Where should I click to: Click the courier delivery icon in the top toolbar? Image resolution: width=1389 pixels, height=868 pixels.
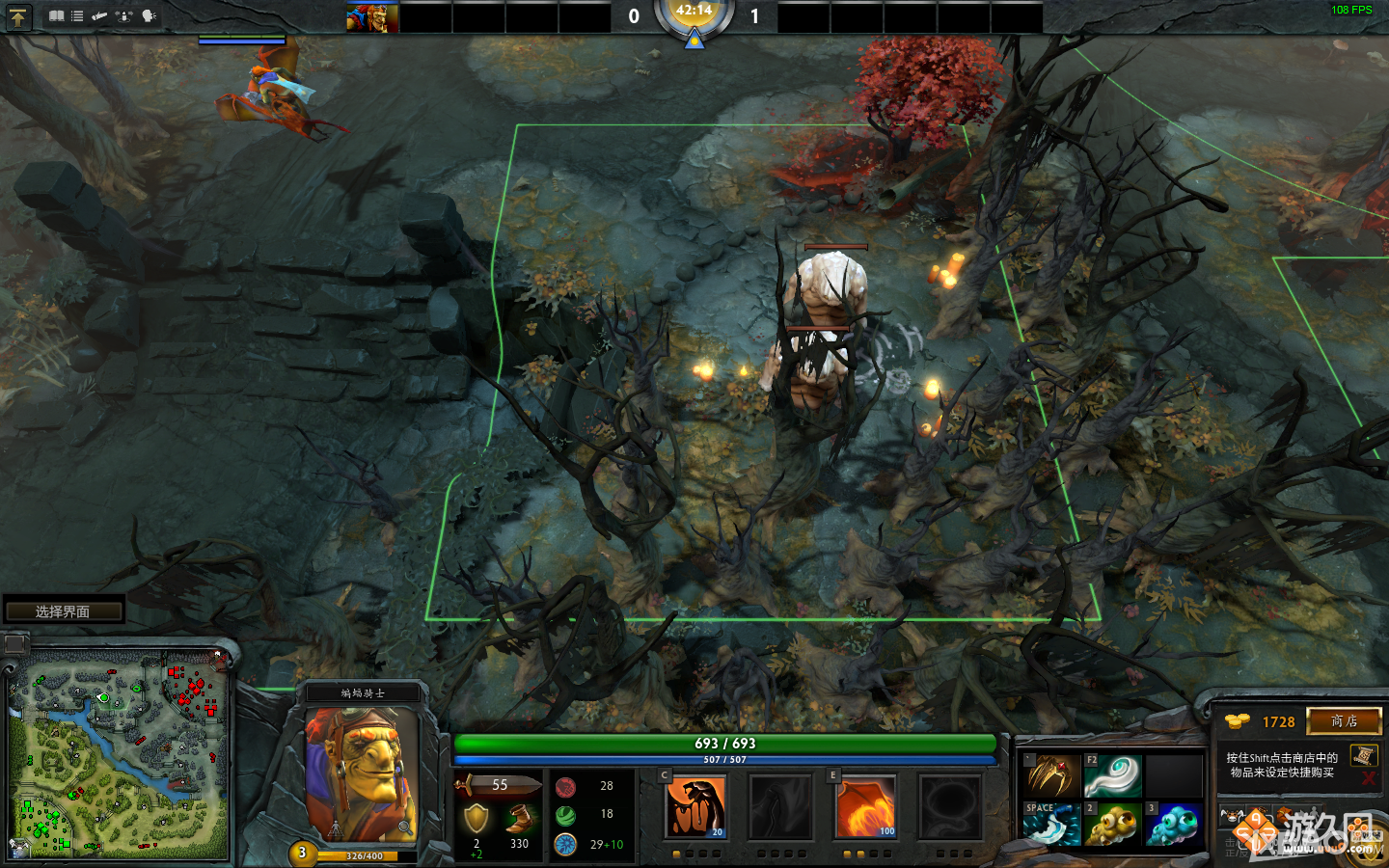tap(123, 16)
